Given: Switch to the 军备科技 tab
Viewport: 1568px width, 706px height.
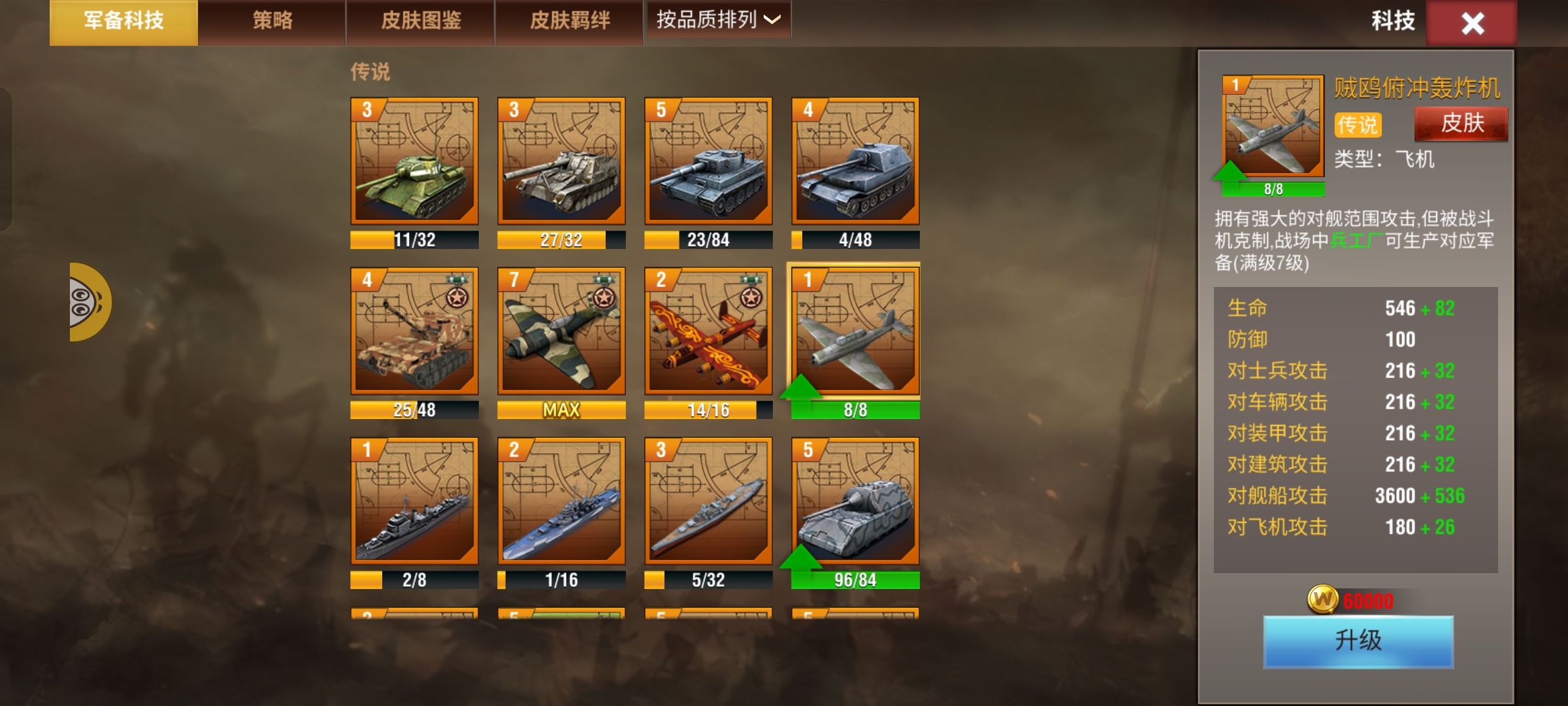Looking at the screenshot, I should coord(123,22).
